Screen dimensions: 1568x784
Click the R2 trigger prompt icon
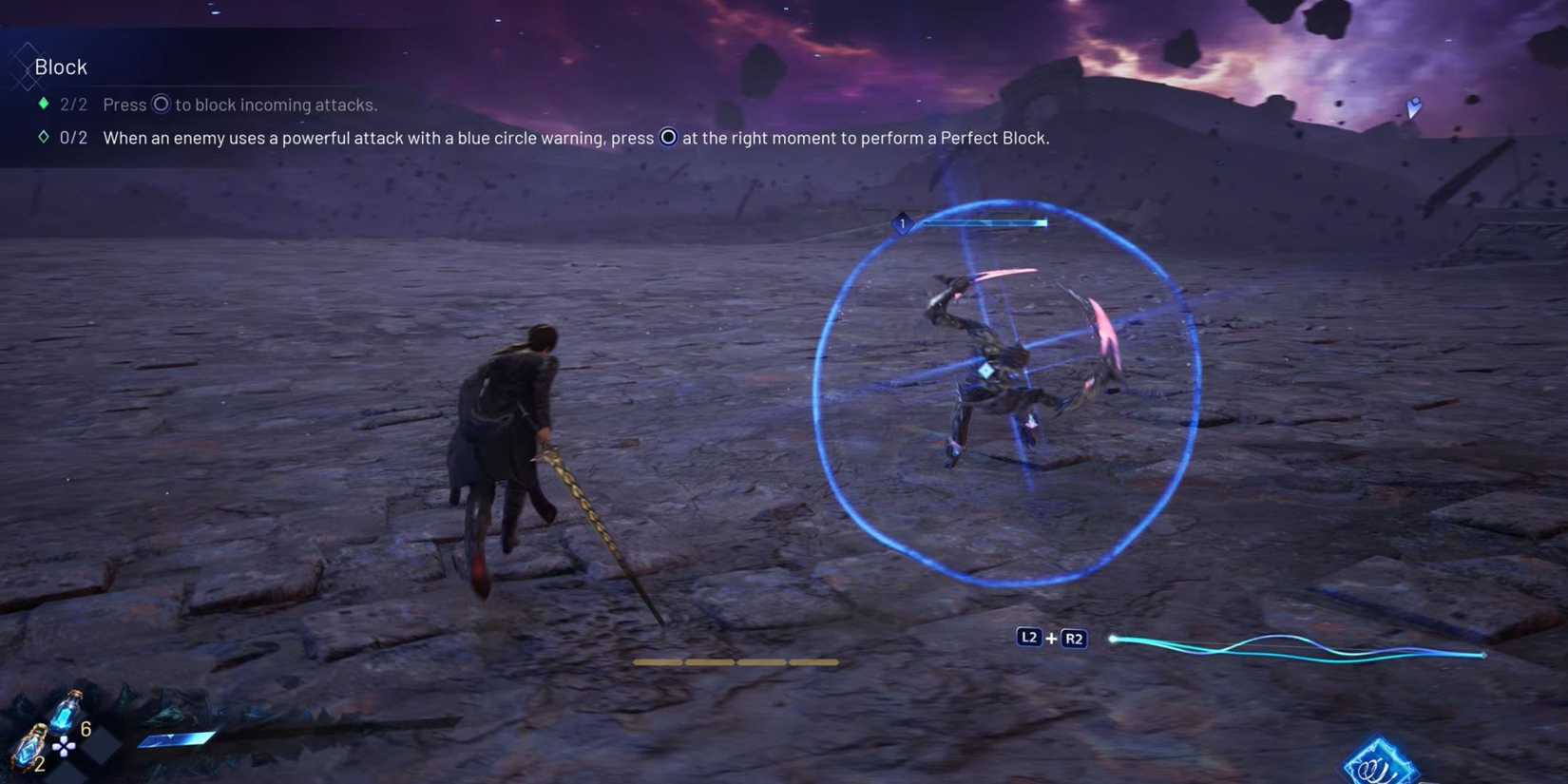pyautogui.click(x=1074, y=639)
